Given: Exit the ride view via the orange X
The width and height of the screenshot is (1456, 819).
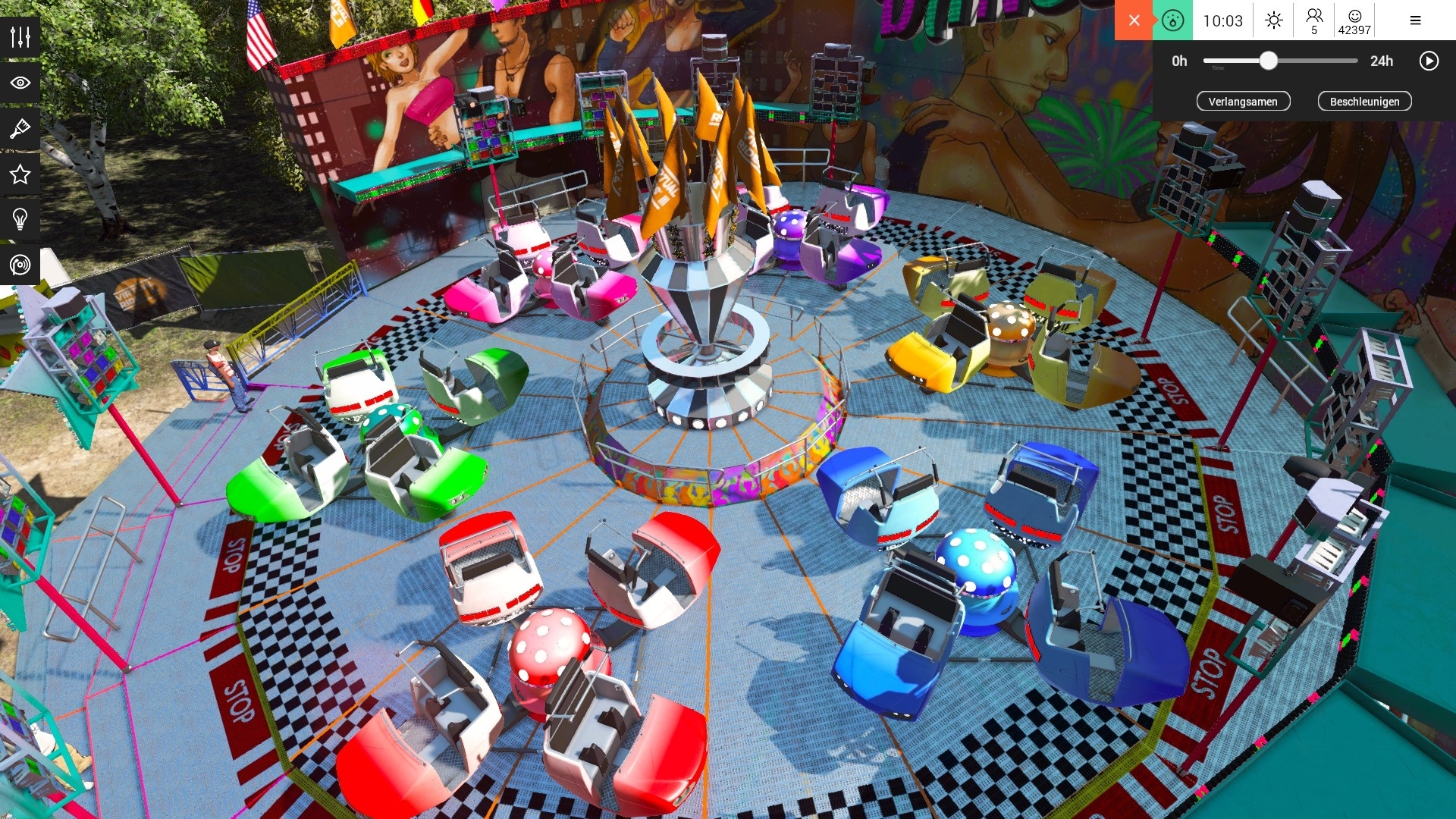Looking at the screenshot, I should pos(1134,20).
